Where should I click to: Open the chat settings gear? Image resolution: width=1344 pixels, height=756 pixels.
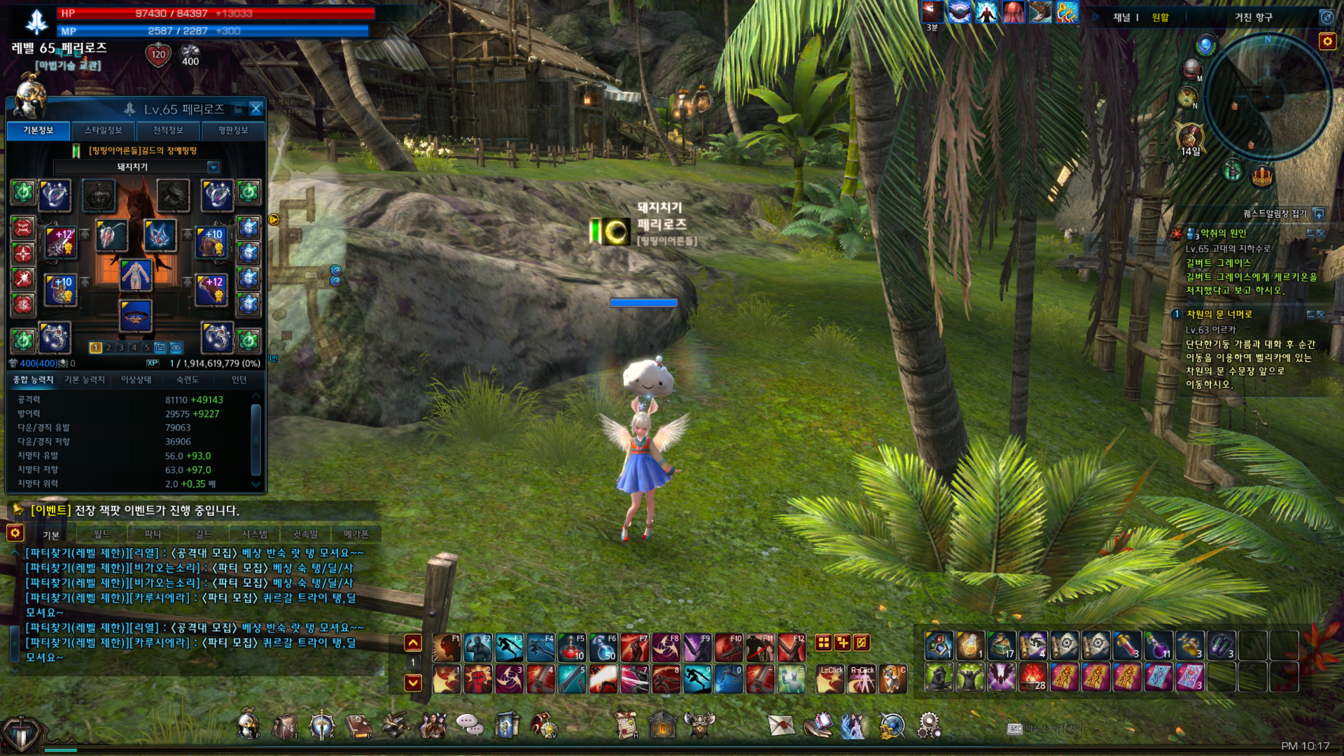pos(15,534)
